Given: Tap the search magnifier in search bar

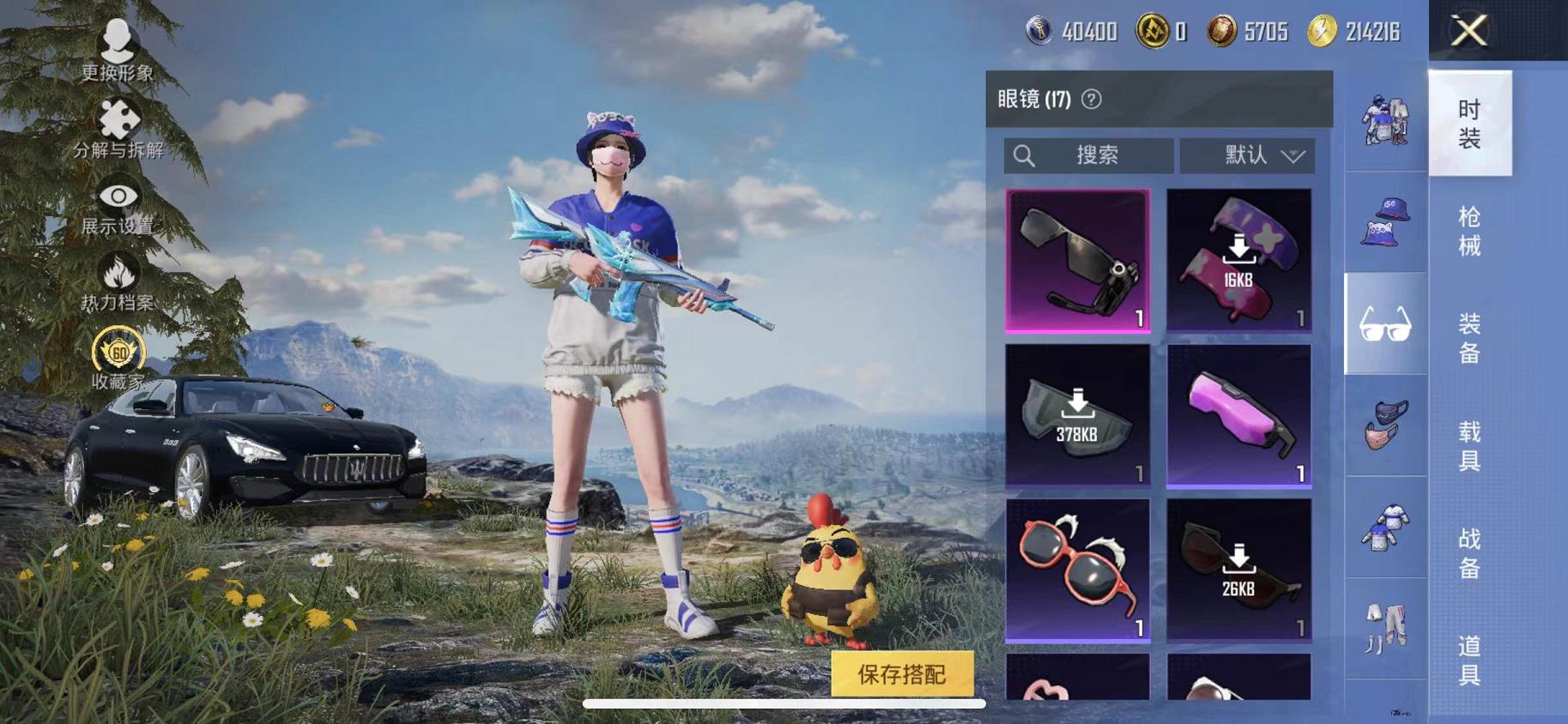Looking at the screenshot, I should (x=1025, y=155).
